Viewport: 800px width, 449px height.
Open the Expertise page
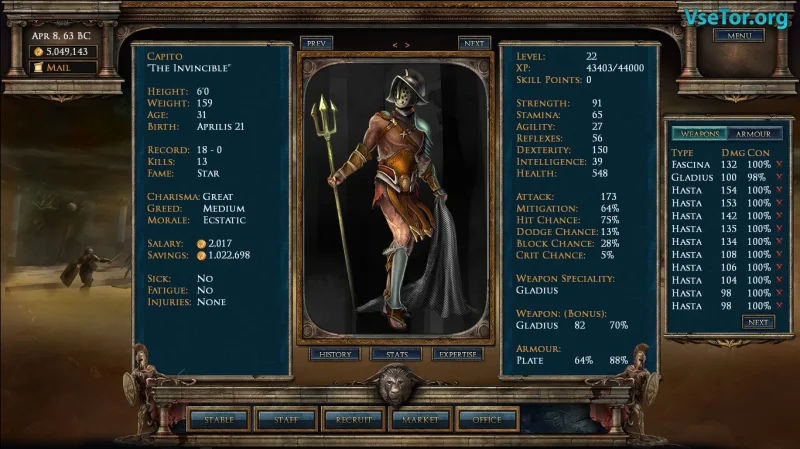click(x=458, y=354)
